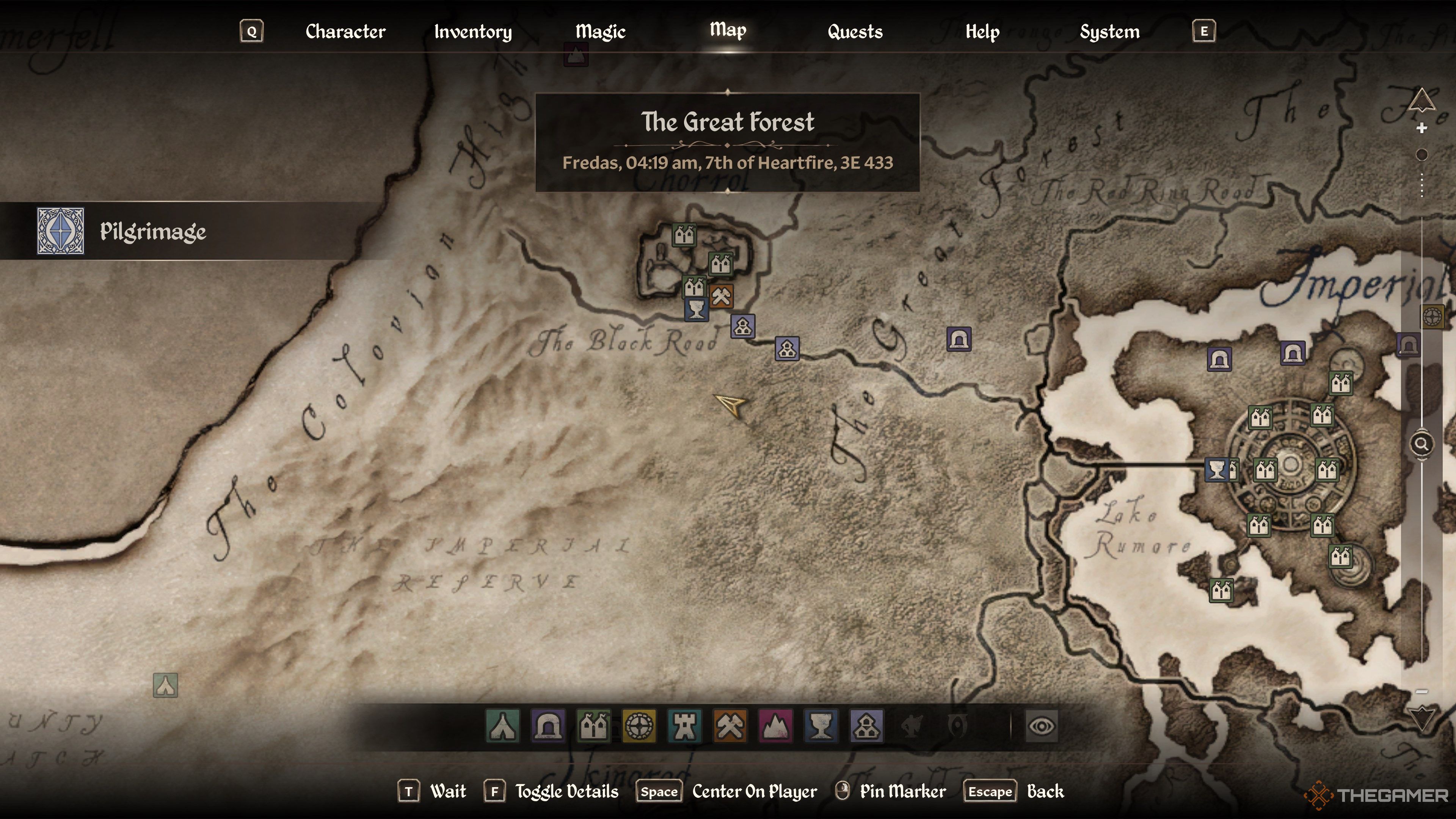The width and height of the screenshot is (1456, 819).
Task: Toggle all markers with the eye icon
Action: click(x=1041, y=726)
